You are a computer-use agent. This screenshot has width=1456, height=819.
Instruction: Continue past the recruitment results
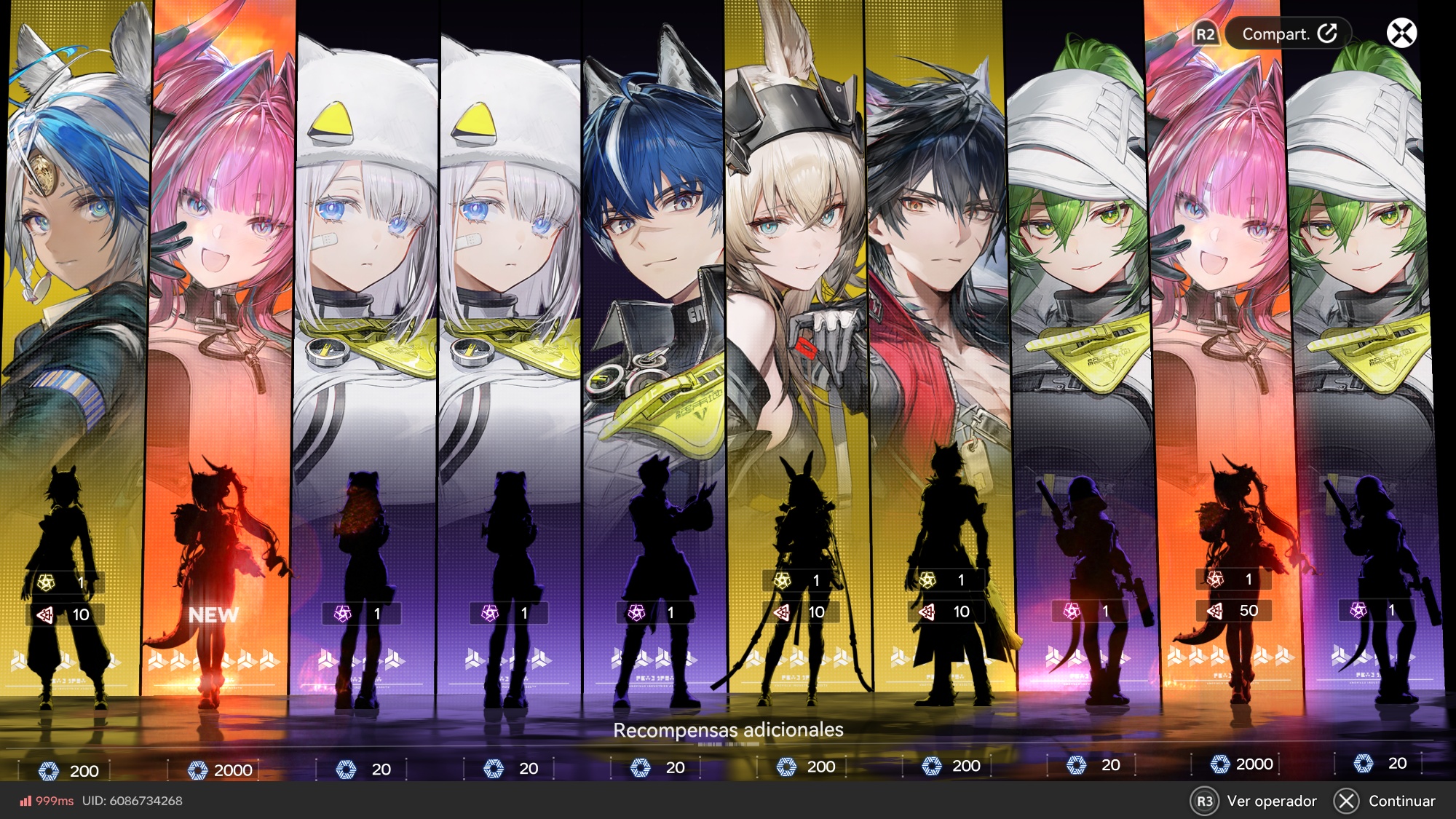pyautogui.click(x=1385, y=801)
